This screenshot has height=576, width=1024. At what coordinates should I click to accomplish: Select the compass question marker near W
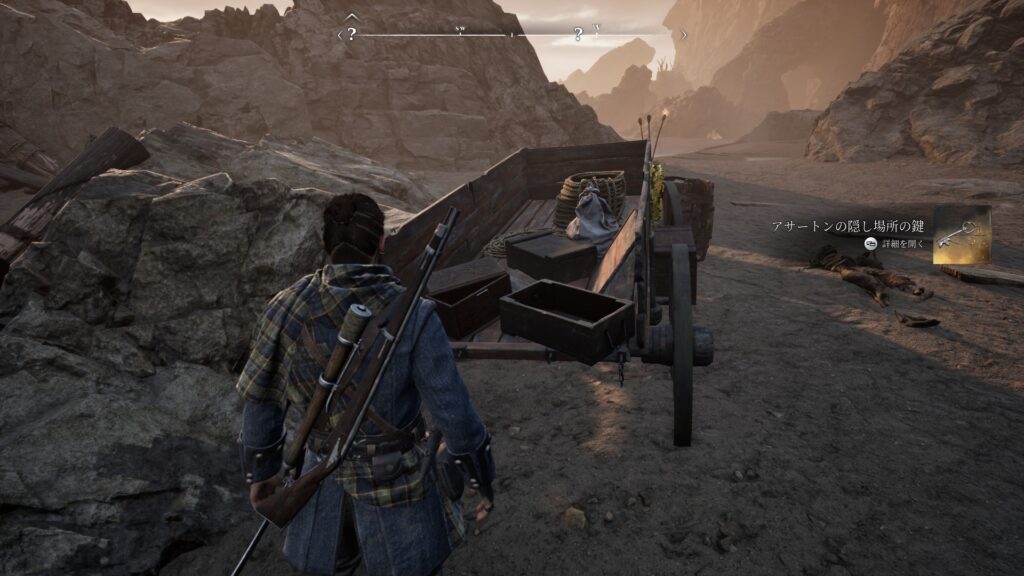[x=578, y=34]
